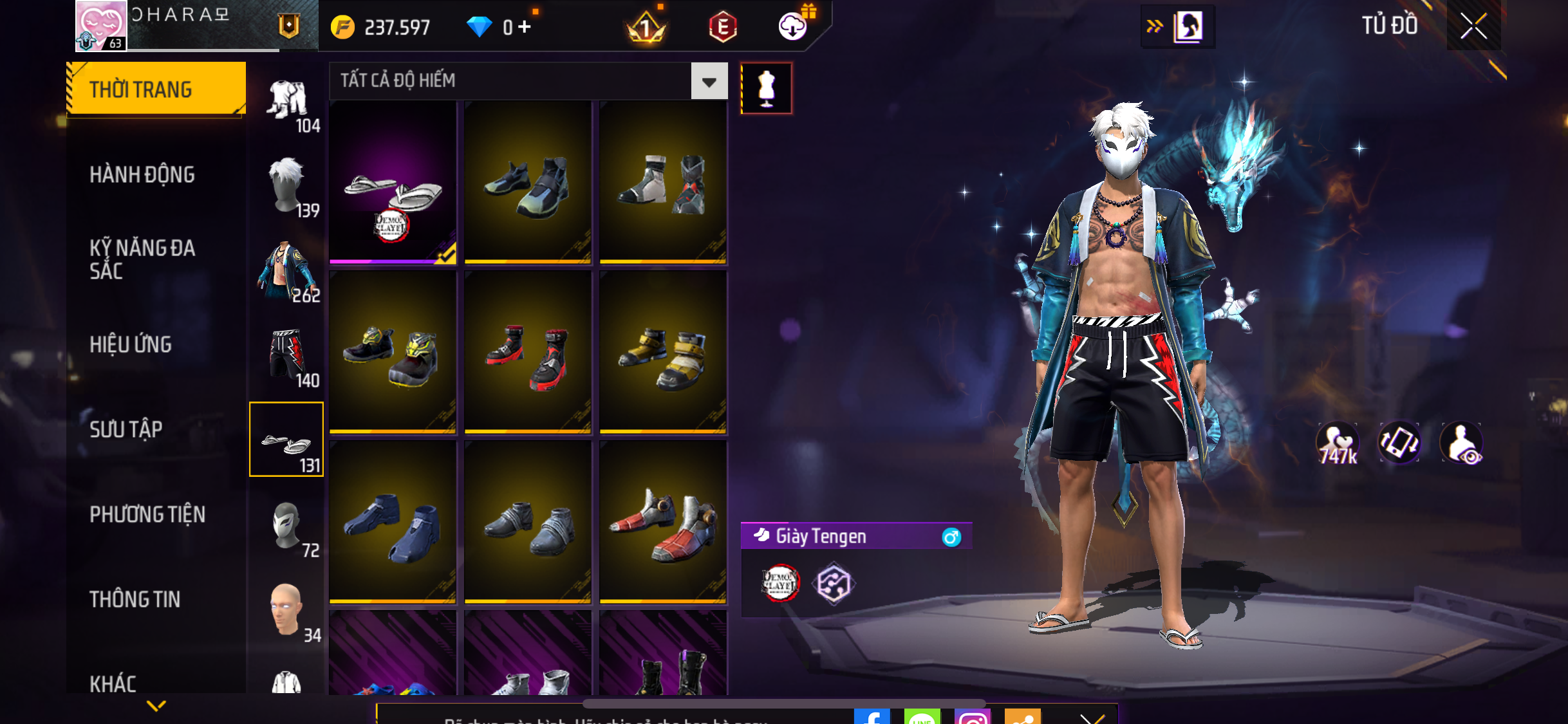Show the THÔNG TIN tab

[135, 599]
